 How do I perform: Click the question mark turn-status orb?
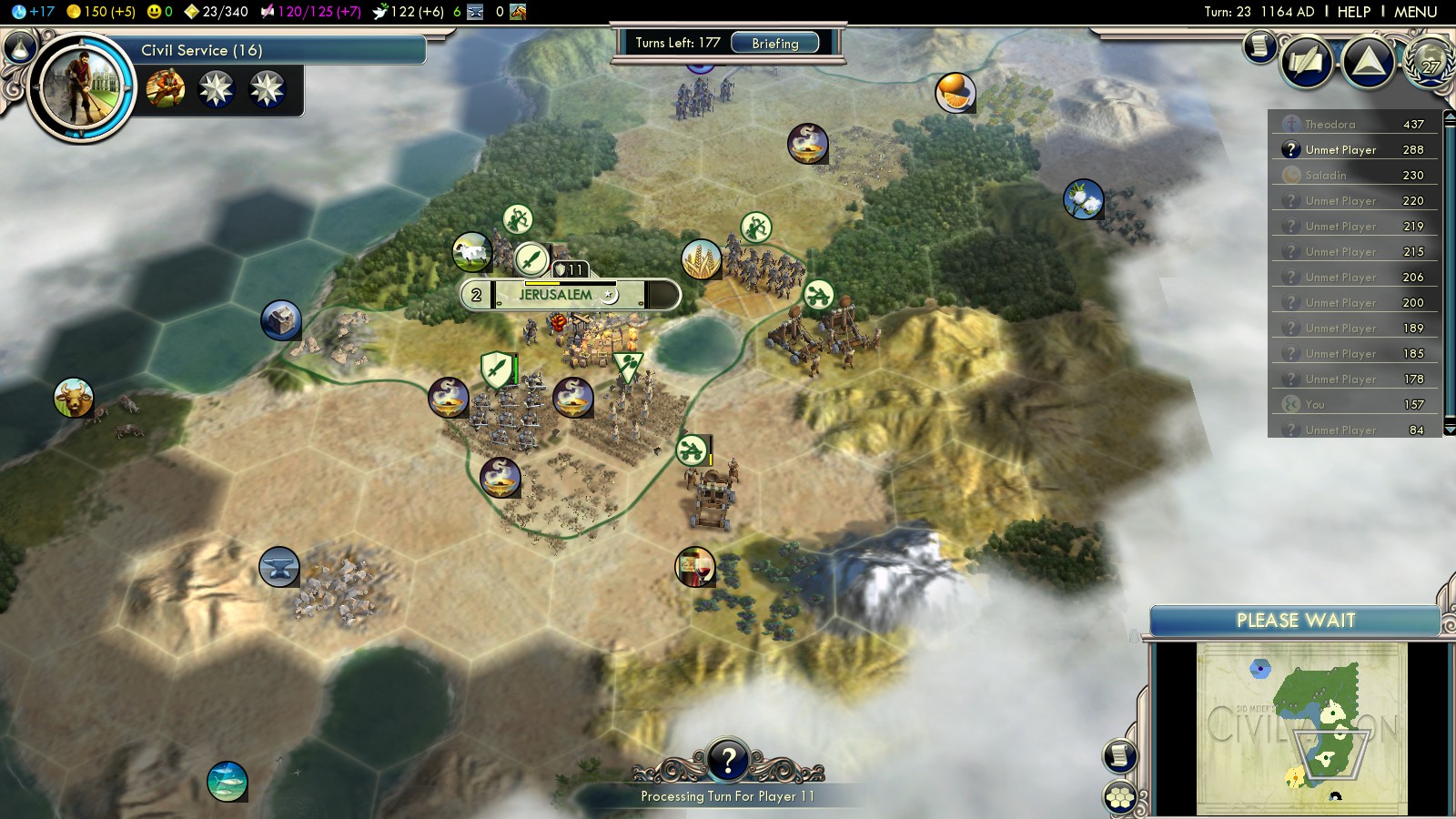pos(727,759)
